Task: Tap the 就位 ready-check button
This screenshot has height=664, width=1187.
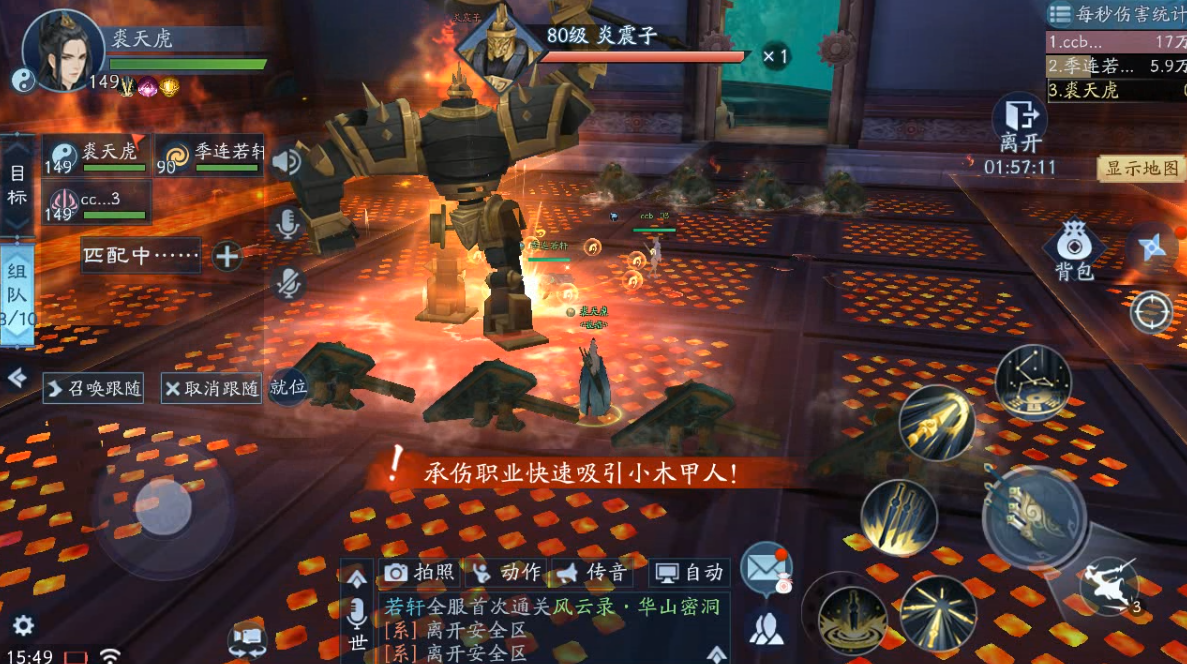Action: 288,387
